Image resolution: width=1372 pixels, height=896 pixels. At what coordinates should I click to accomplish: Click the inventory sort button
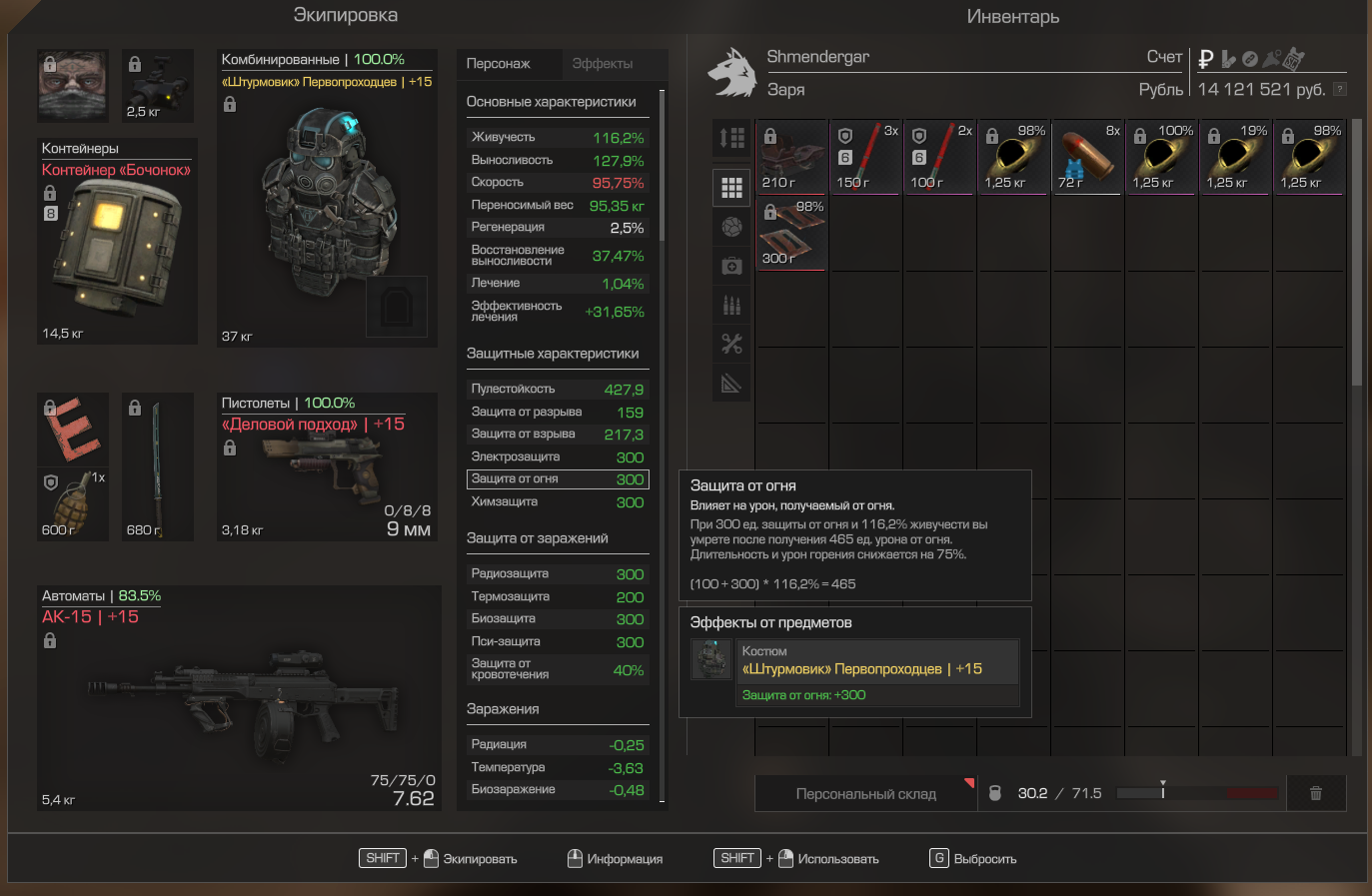coord(731,138)
